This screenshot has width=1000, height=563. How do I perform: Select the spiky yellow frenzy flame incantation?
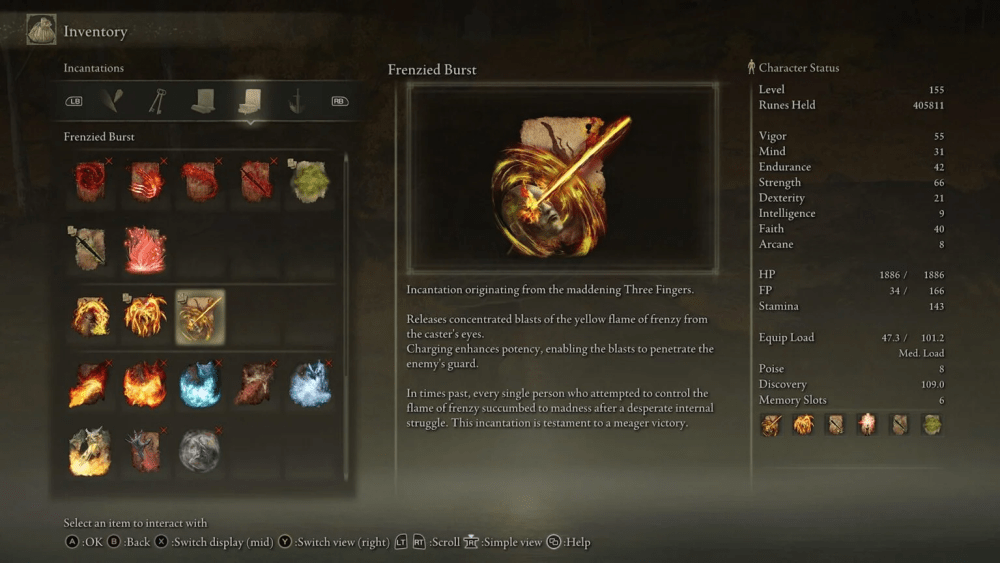point(144,316)
